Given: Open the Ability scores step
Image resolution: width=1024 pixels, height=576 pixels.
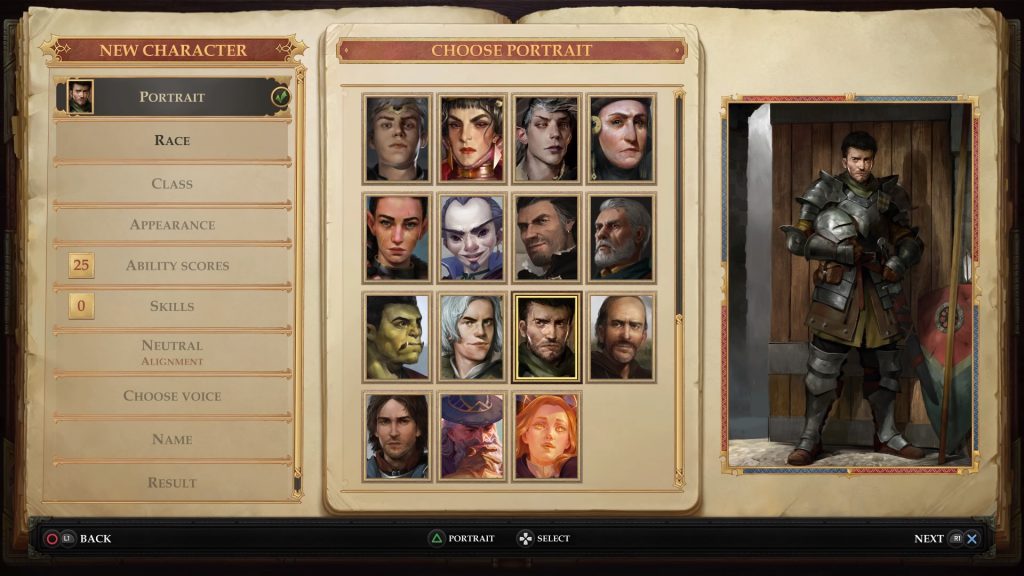Looking at the screenshot, I should [x=177, y=266].
